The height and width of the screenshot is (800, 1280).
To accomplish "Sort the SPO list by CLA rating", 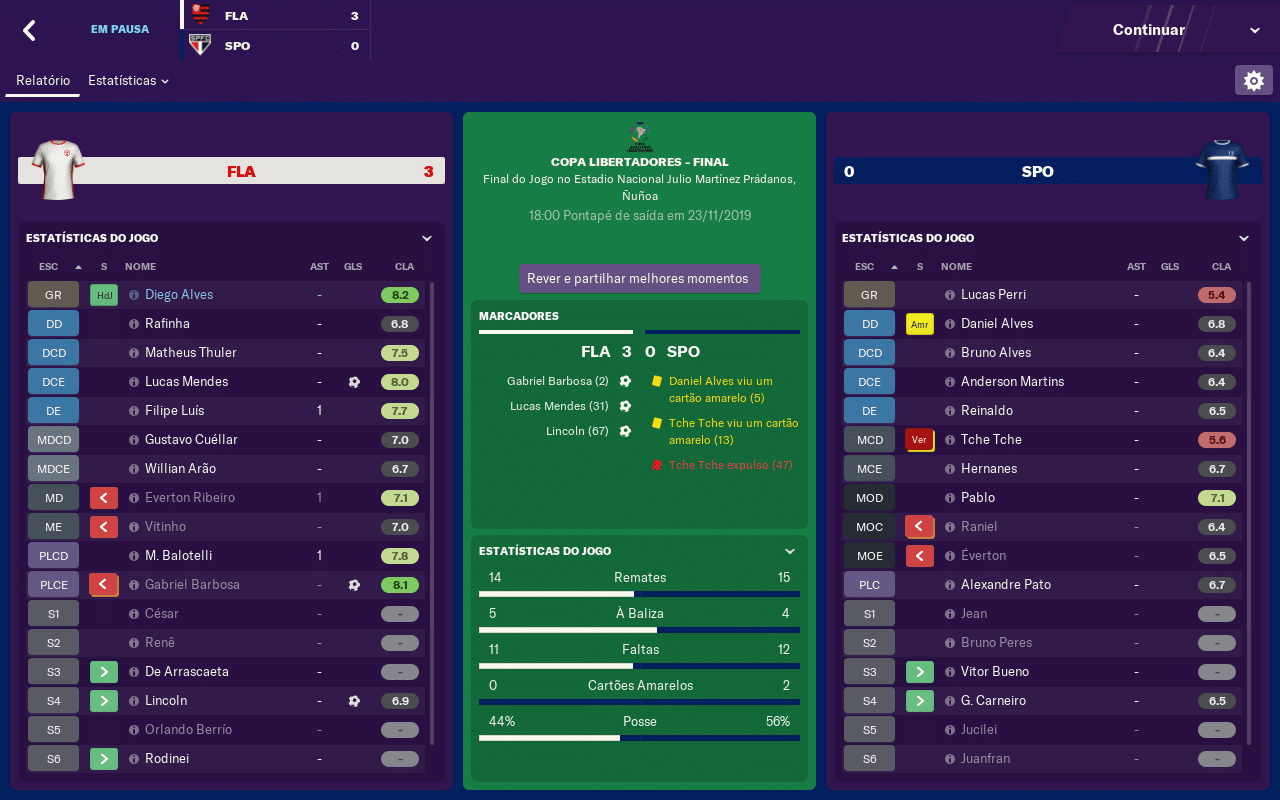I will [x=1221, y=267].
